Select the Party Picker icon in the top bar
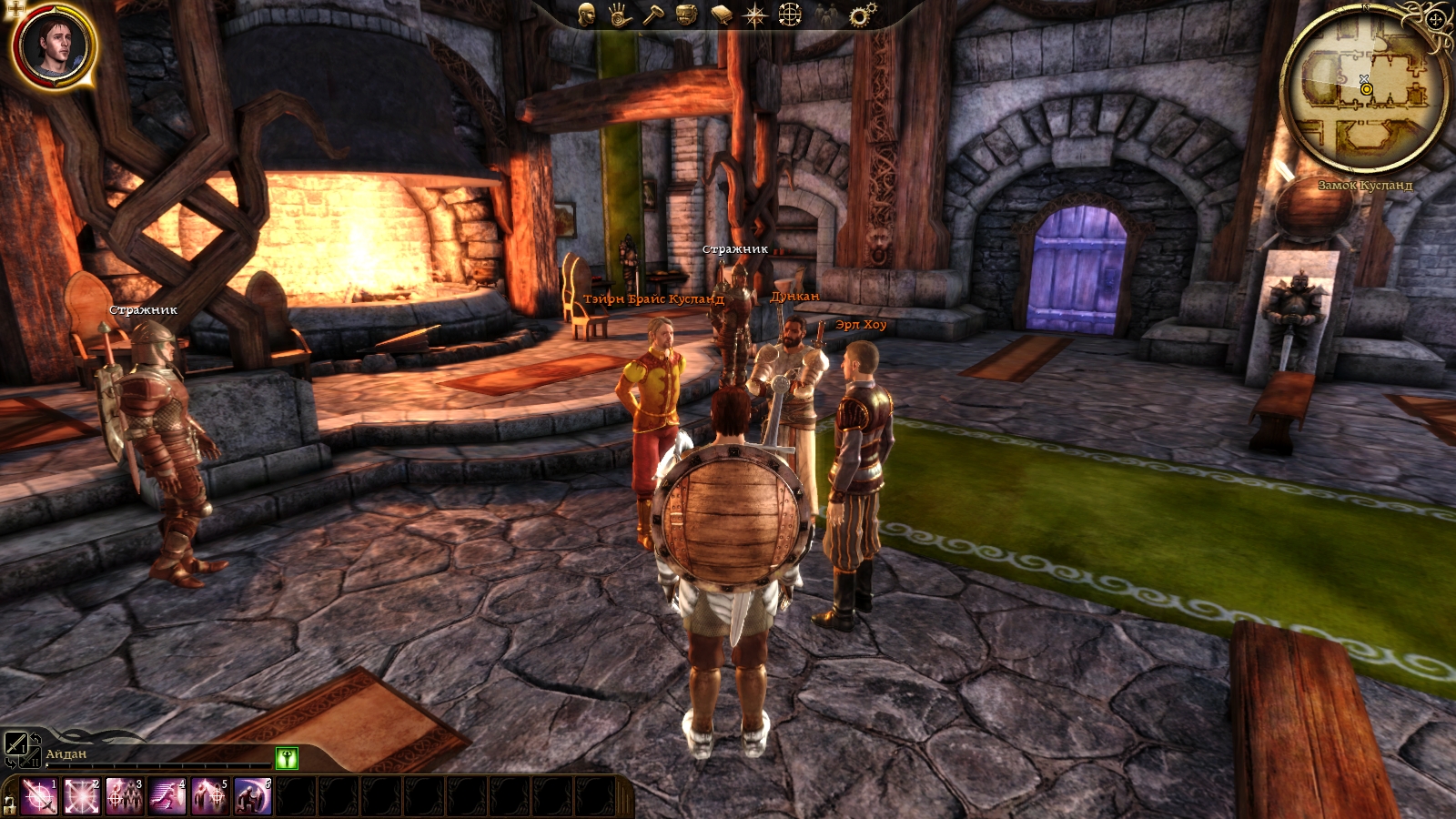 [x=824, y=15]
